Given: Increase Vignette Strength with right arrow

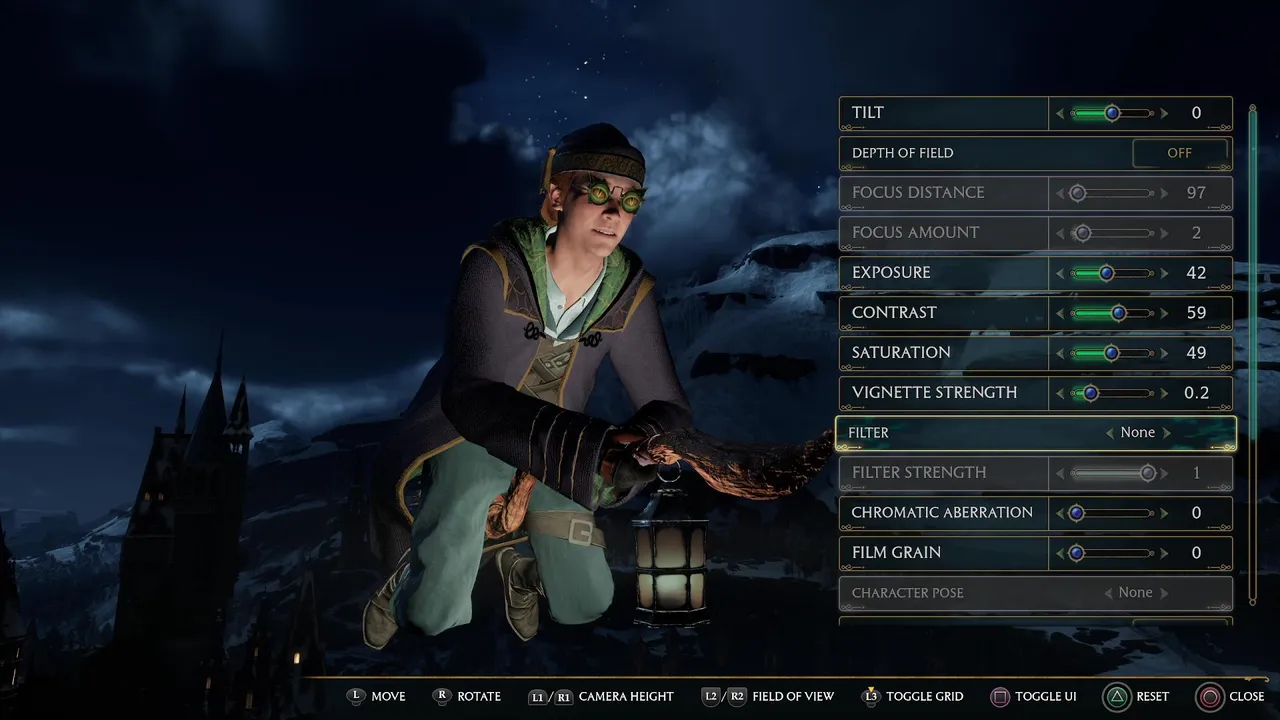Looking at the screenshot, I should 1164,393.
